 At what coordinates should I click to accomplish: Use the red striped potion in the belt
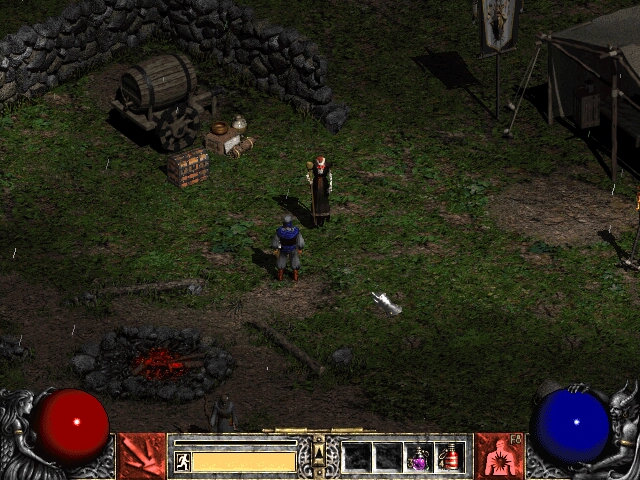451,457
